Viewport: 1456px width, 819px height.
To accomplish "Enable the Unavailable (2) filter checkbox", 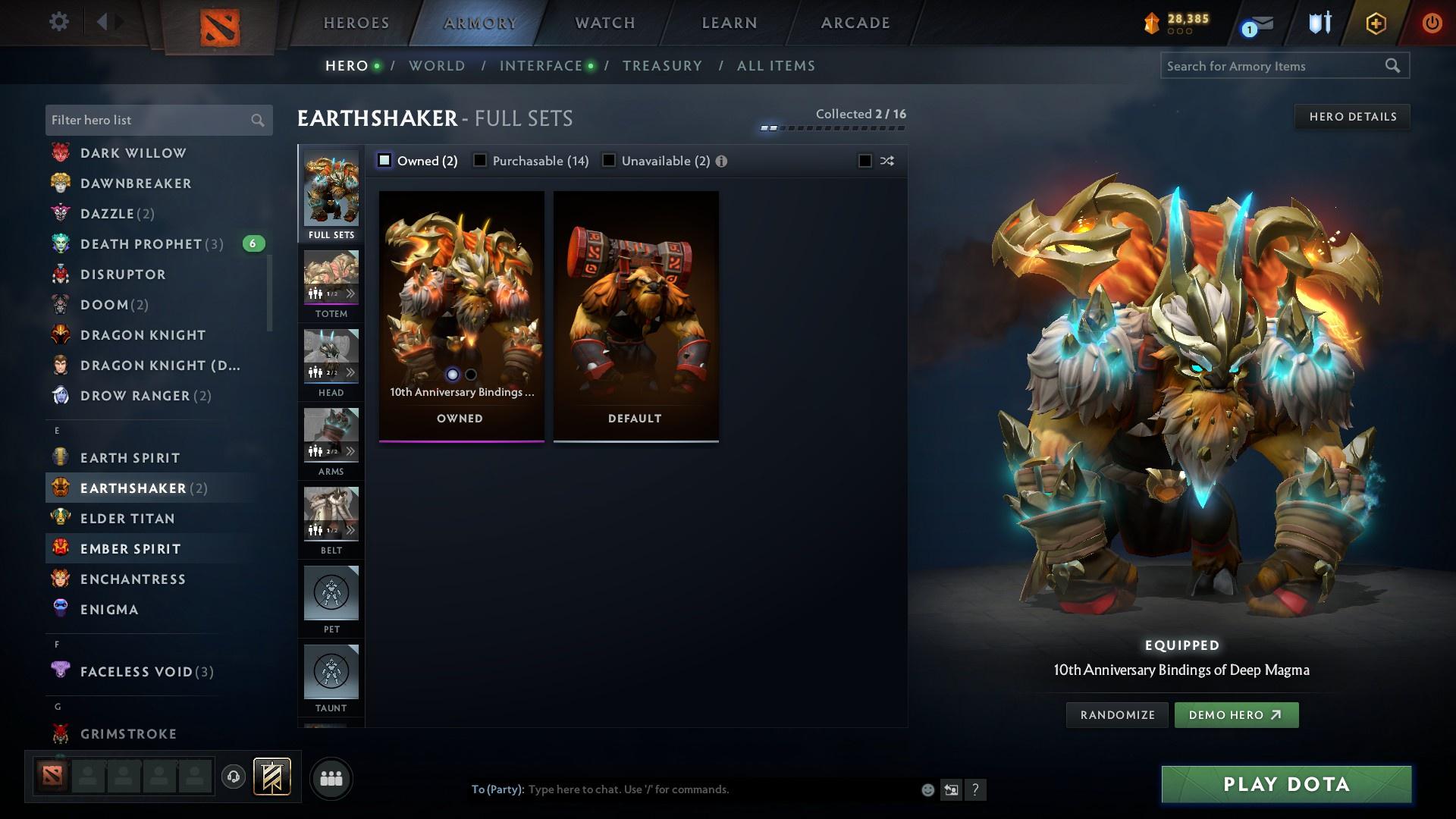I will point(608,161).
